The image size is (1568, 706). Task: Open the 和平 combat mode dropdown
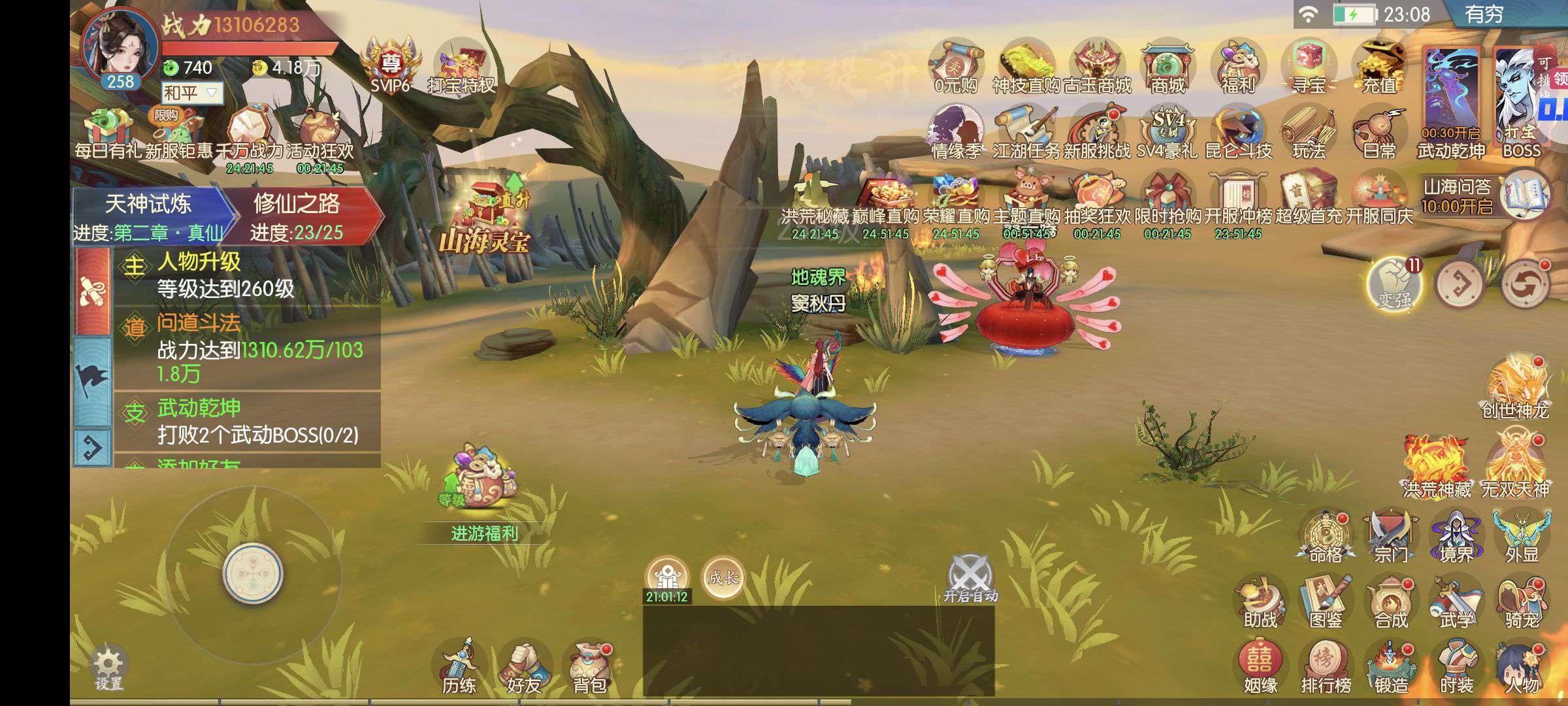click(x=192, y=93)
